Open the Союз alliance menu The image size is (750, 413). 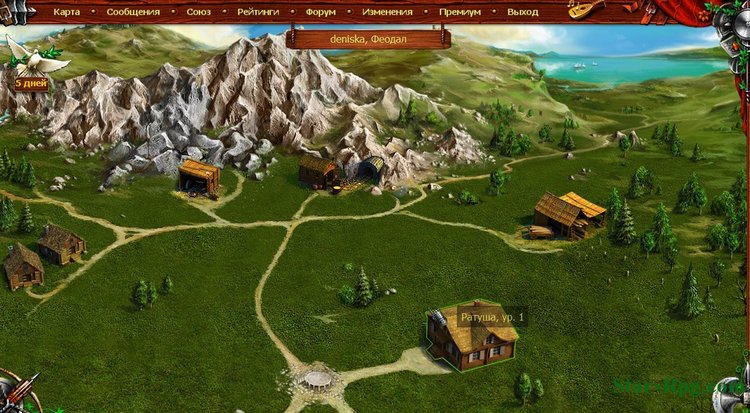tap(198, 12)
